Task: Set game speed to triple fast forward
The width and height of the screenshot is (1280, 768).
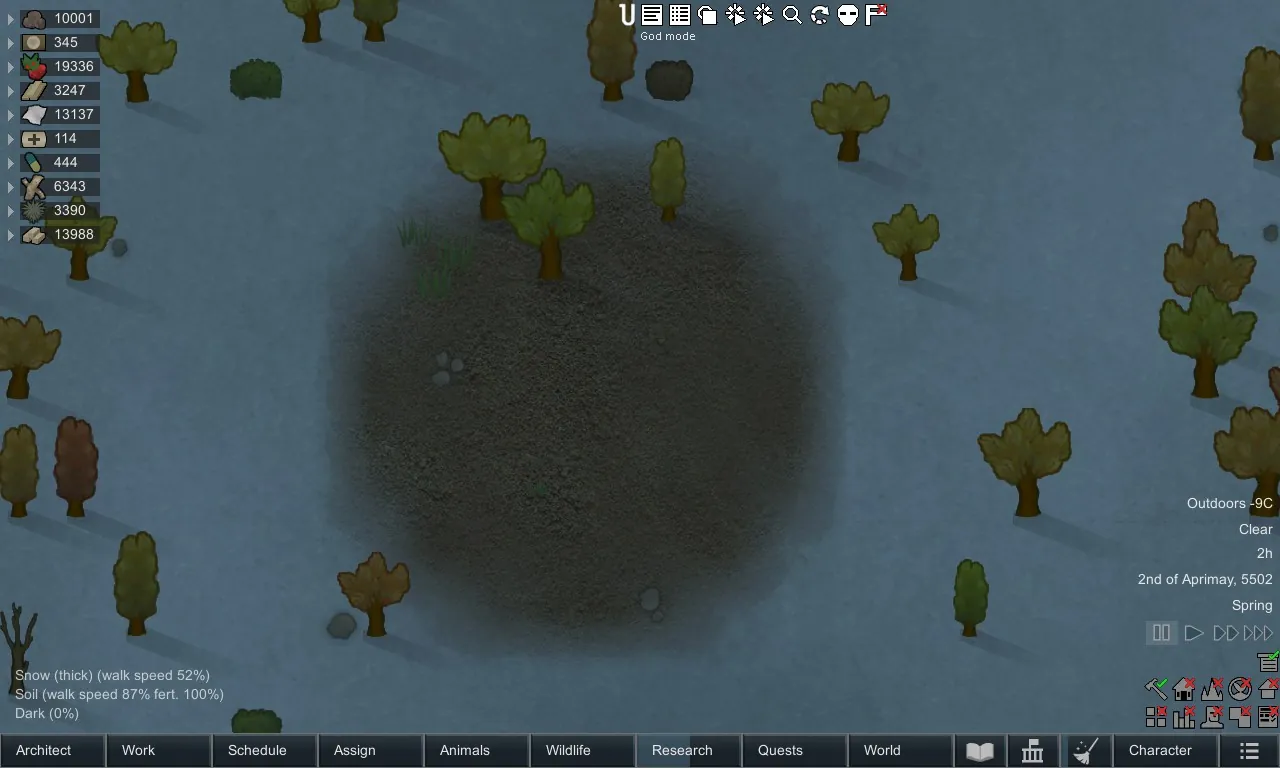Action: click(1258, 633)
